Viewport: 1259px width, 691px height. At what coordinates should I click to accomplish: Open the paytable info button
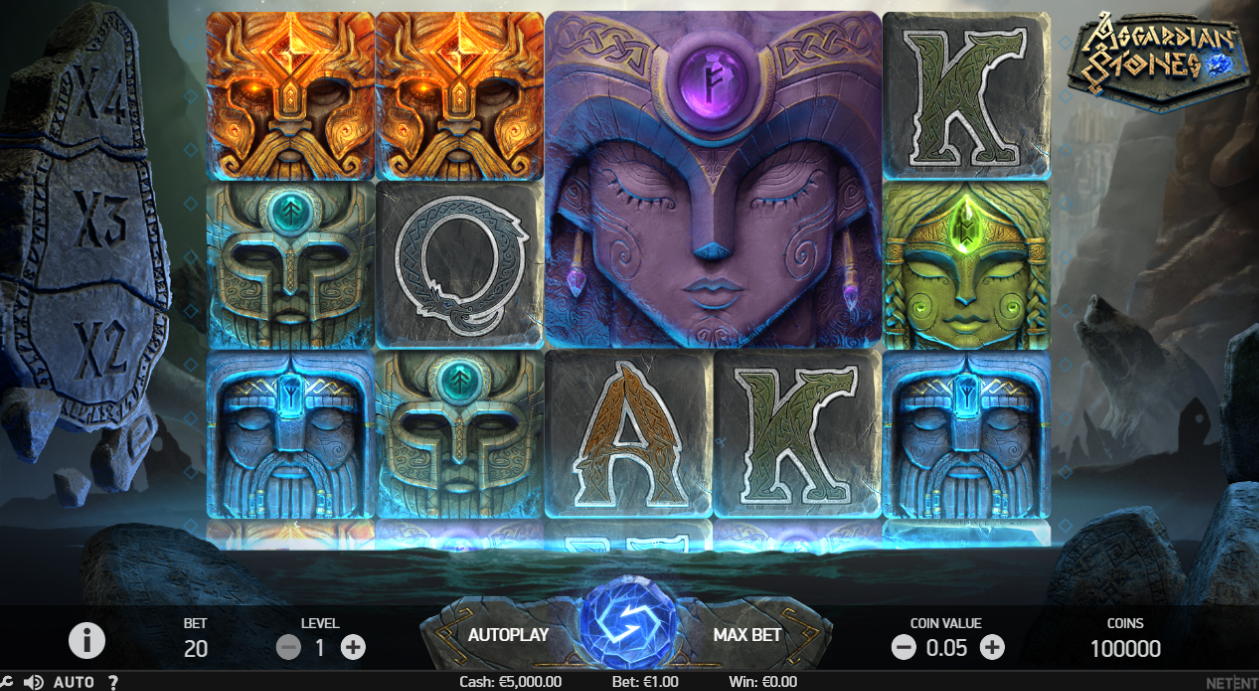(x=87, y=640)
